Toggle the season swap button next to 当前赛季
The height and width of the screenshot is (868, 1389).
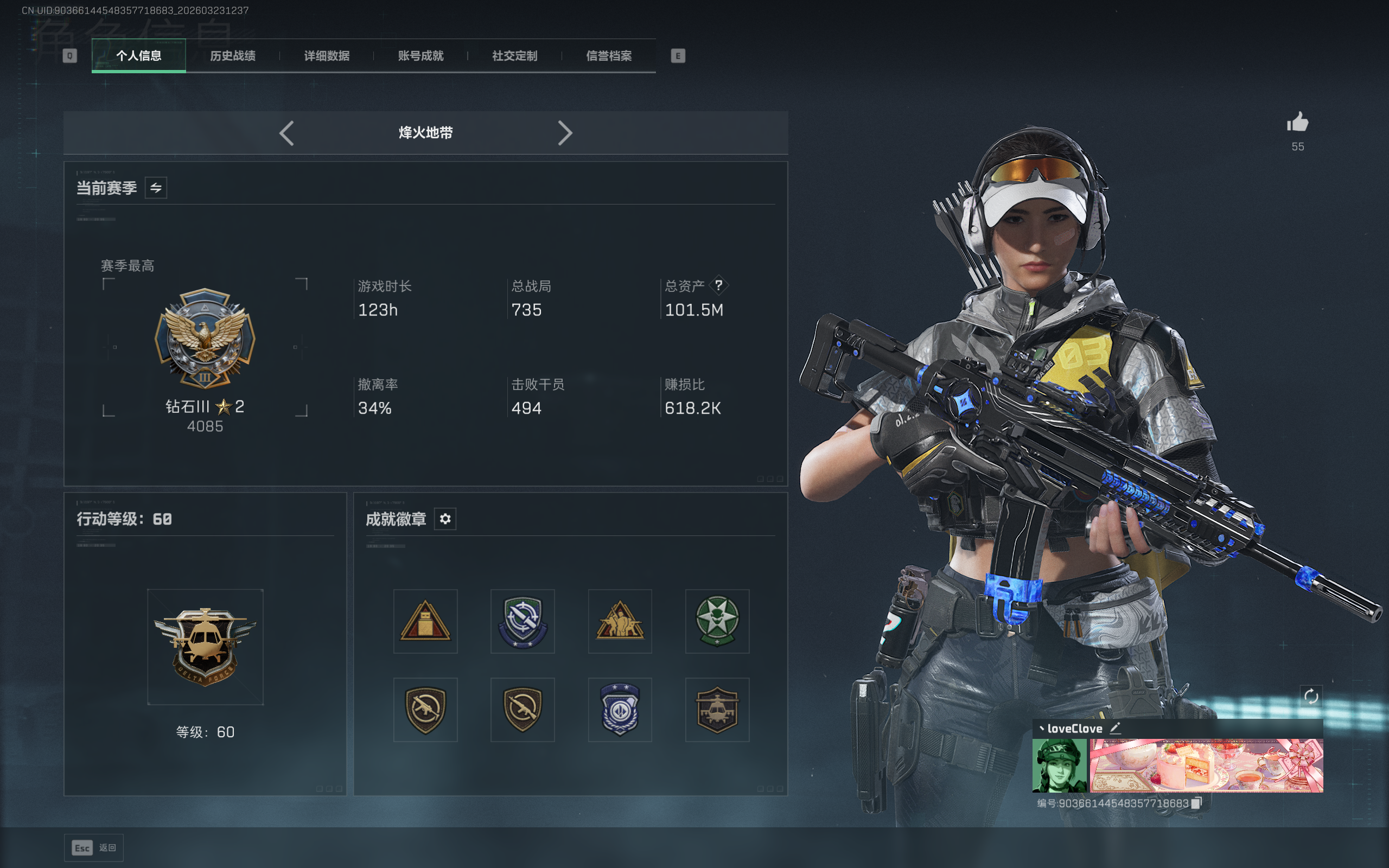(x=156, y=188)
